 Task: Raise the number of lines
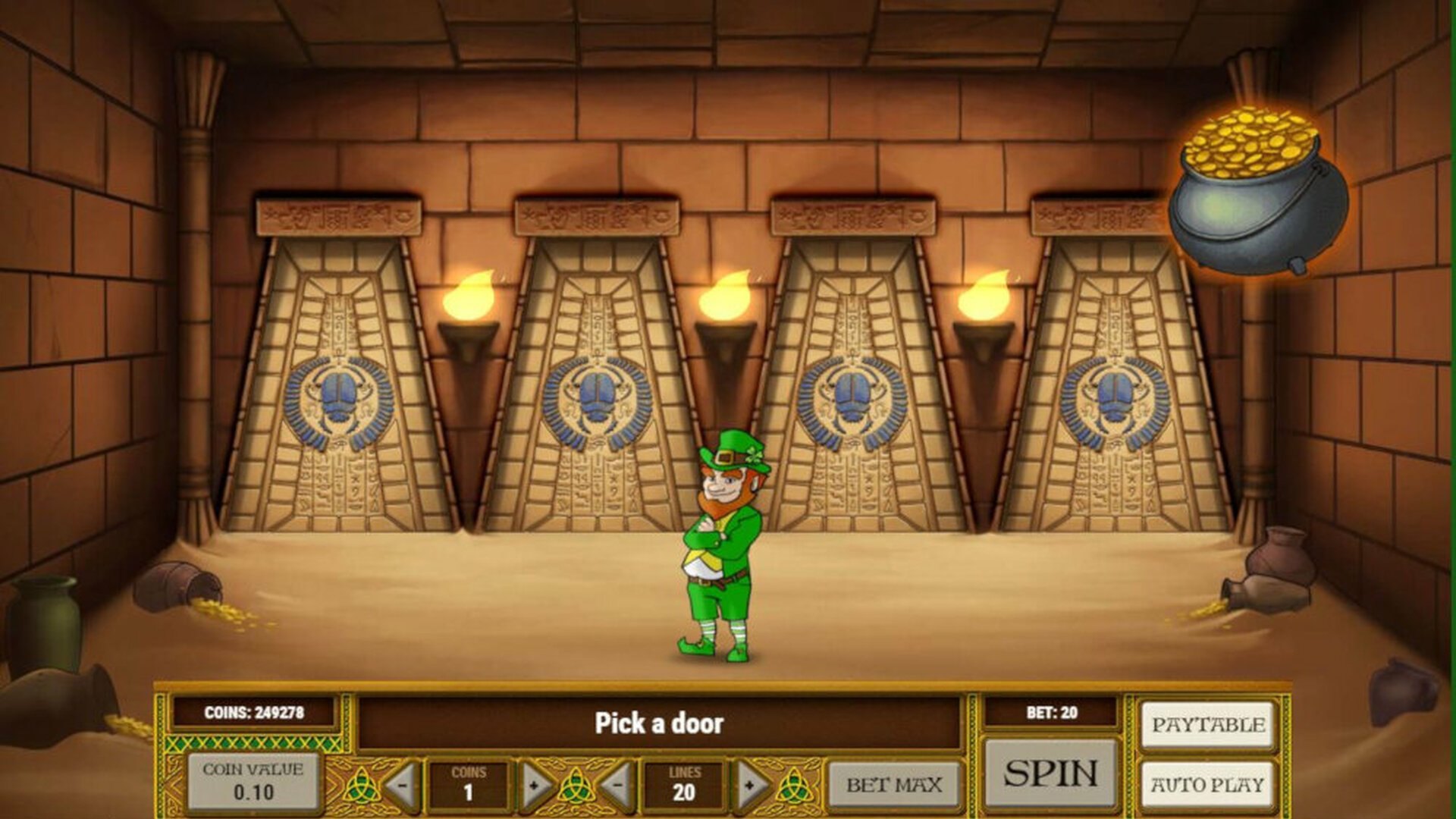point(750,785)
